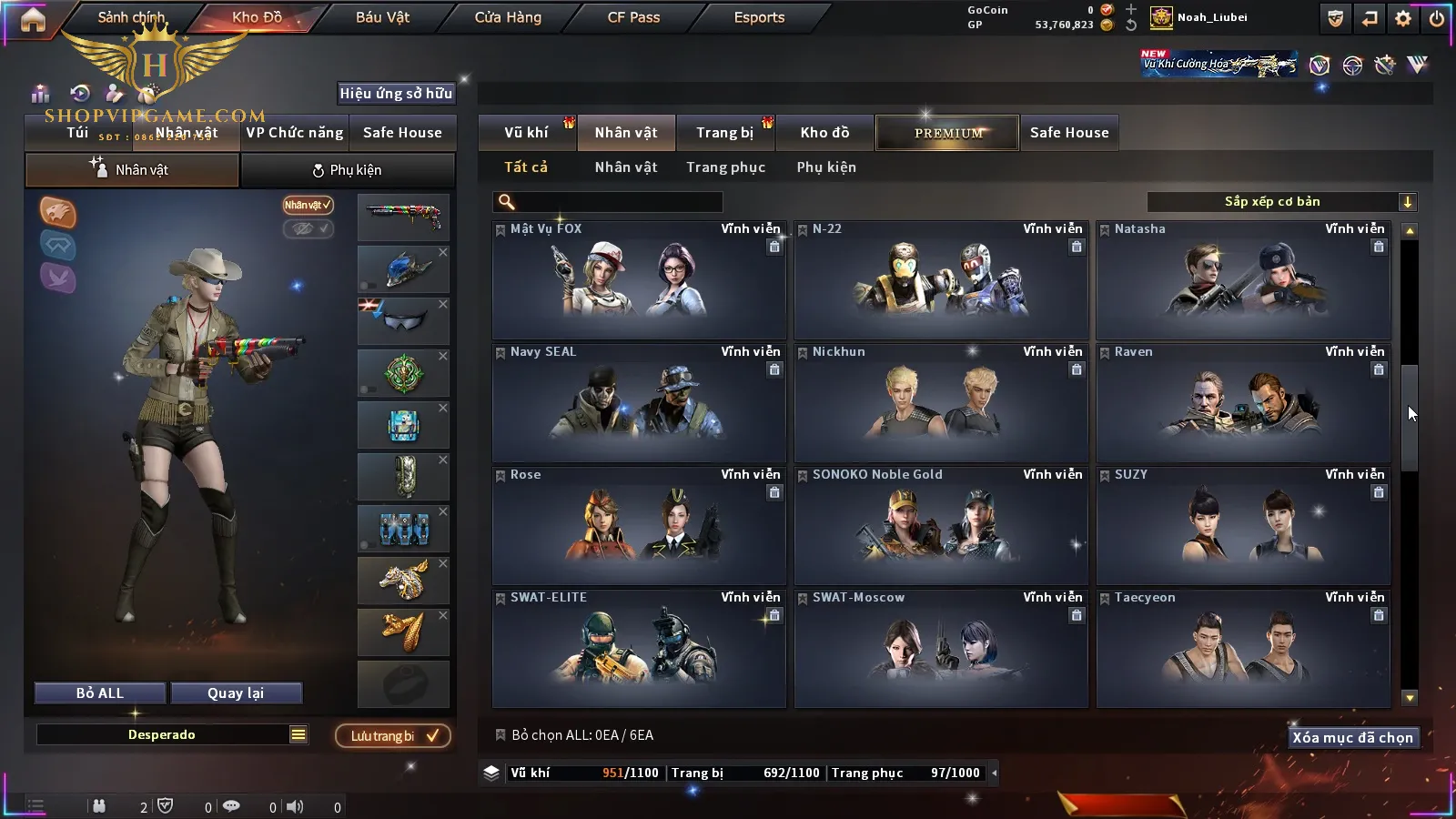Pick the Navy SEAL character card
This screenshot has height=819, width=1456.
pyautogui.click(x=639, y=403)
